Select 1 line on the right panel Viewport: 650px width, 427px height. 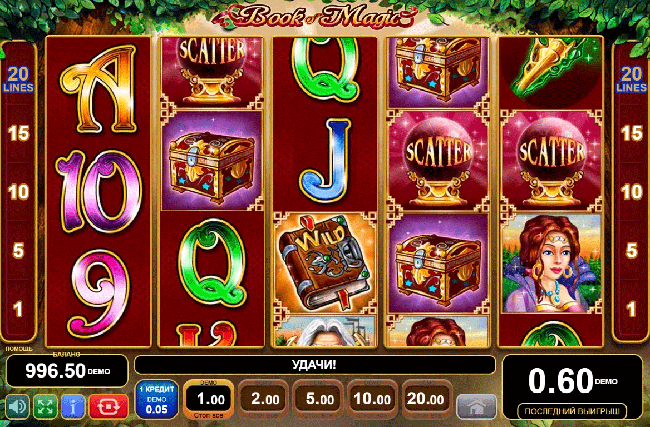630,309
